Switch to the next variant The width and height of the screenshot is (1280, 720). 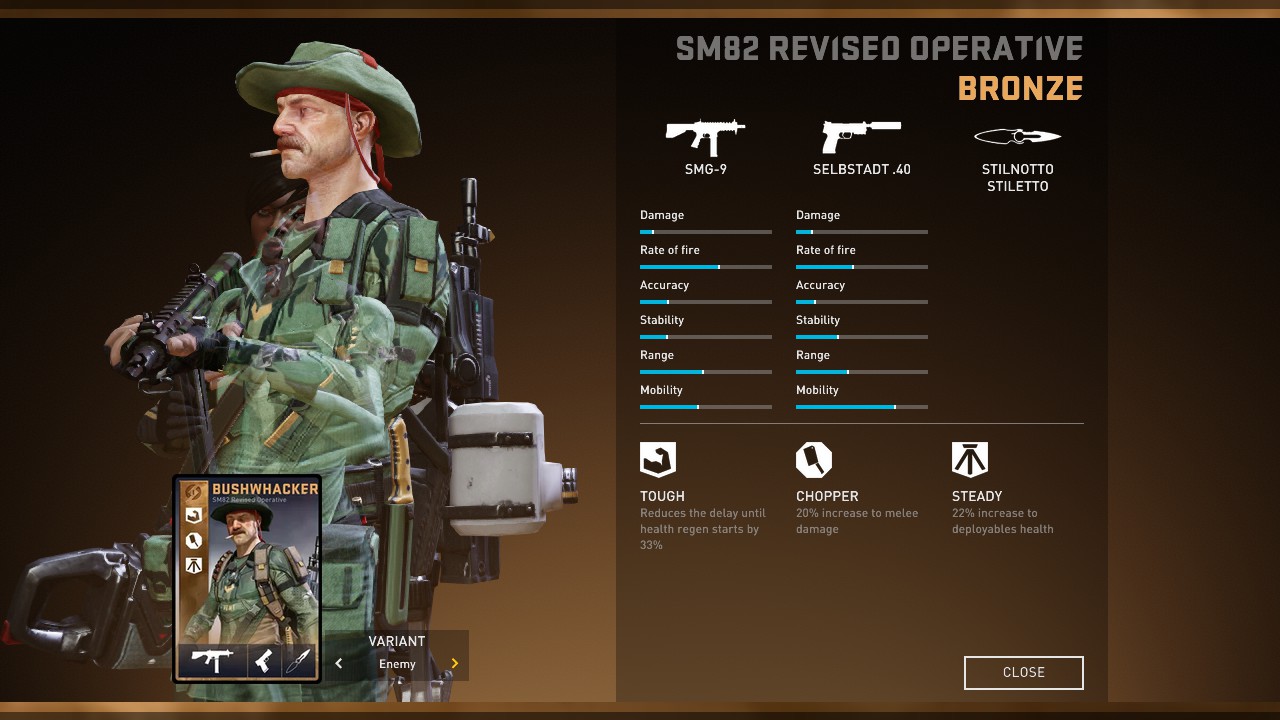(455, 663)
